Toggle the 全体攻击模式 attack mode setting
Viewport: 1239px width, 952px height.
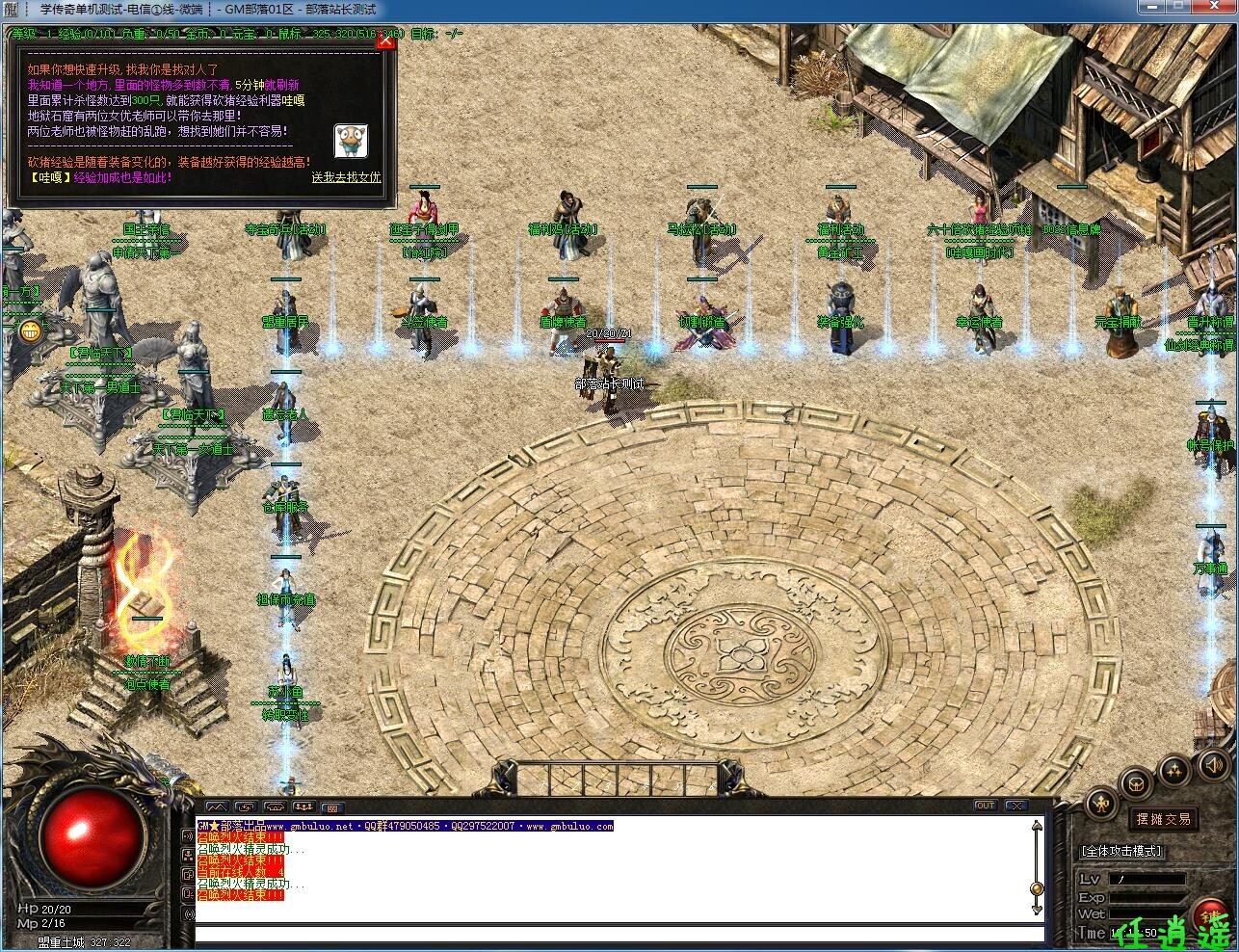click(x=1121, y=852)
